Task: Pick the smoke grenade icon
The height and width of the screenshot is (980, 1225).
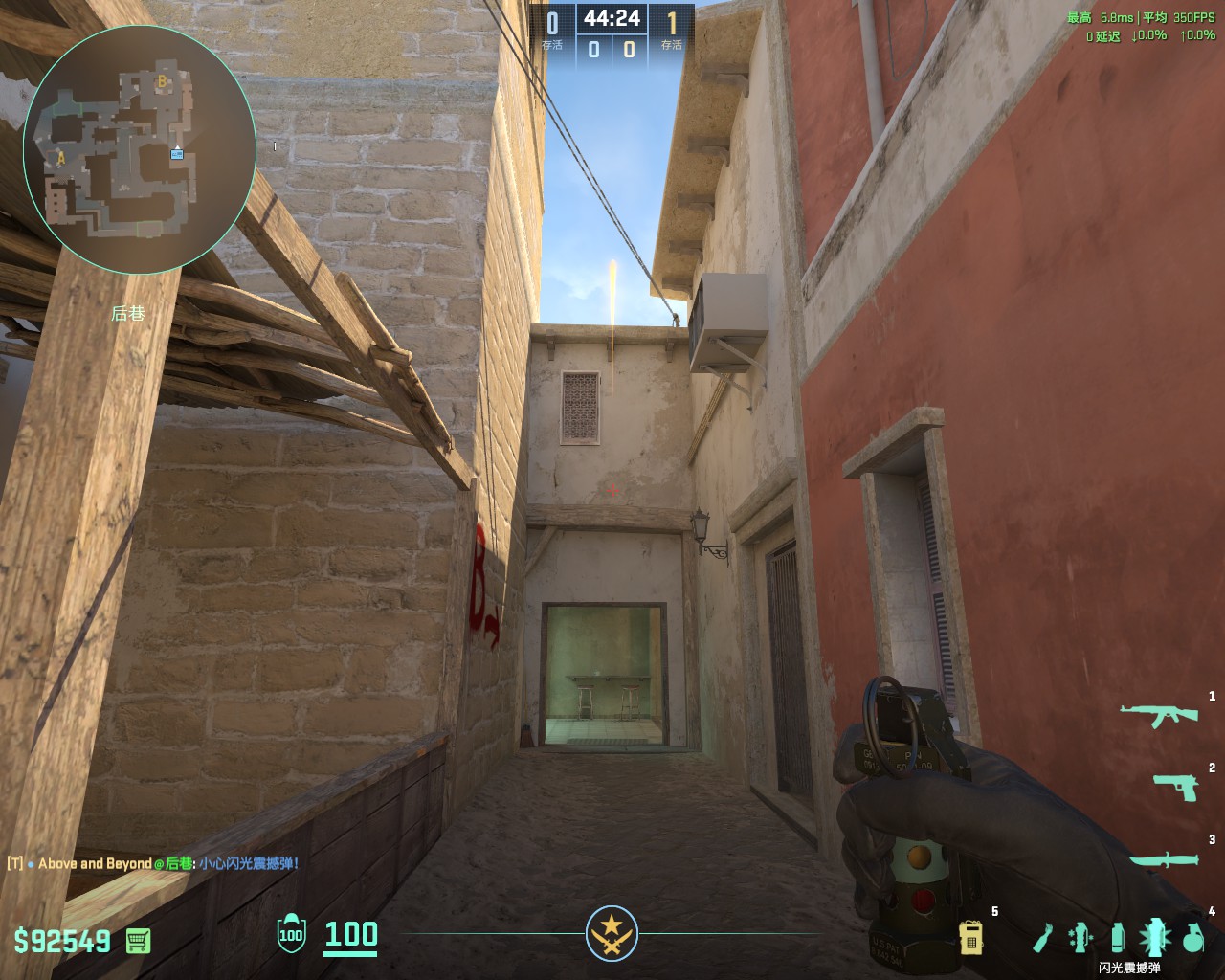Action: point(1118,938)
